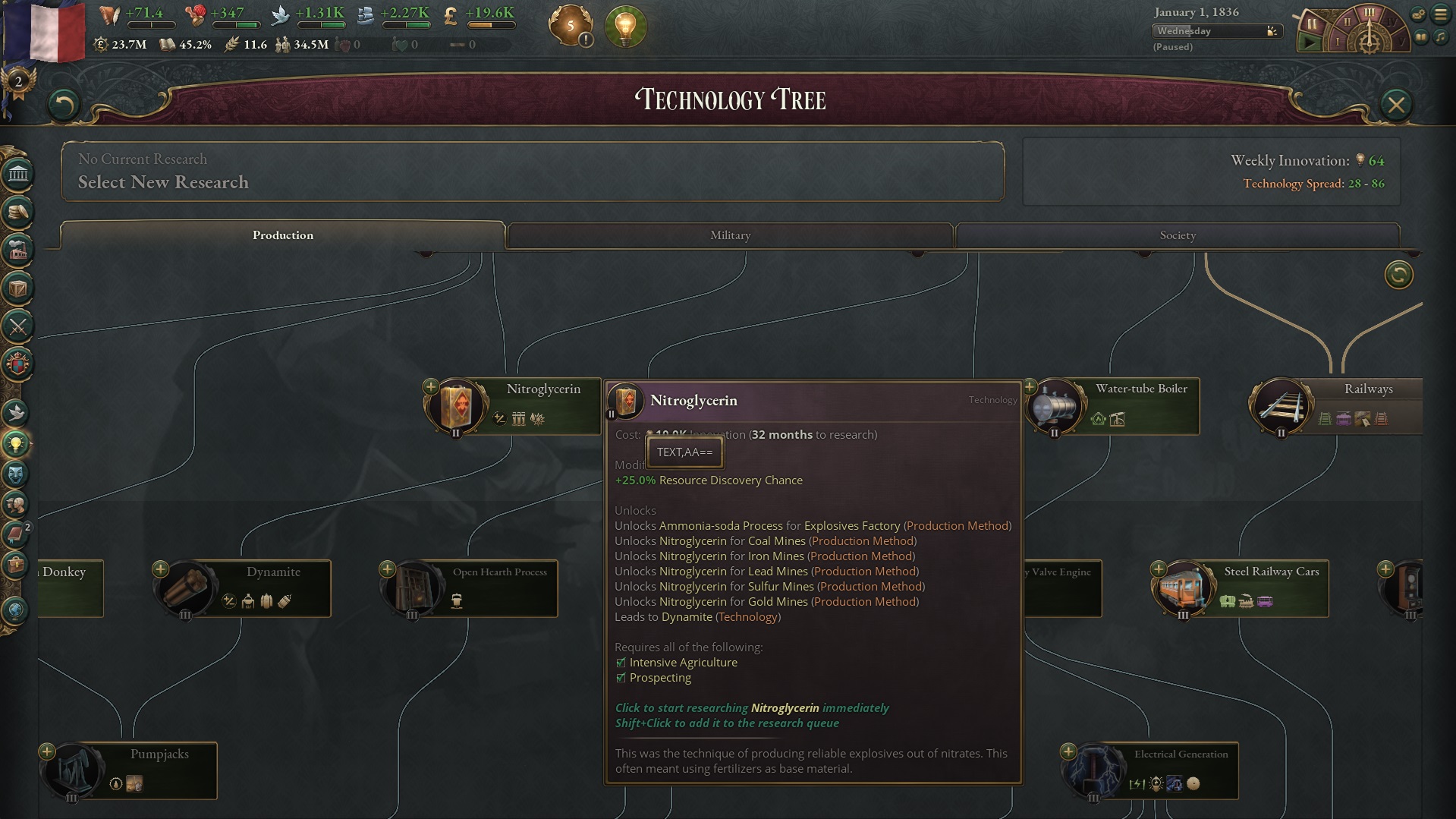Select the crossed swords Military icon
Viewport: 1456px width, 819px height.
[x=17, y=326]
